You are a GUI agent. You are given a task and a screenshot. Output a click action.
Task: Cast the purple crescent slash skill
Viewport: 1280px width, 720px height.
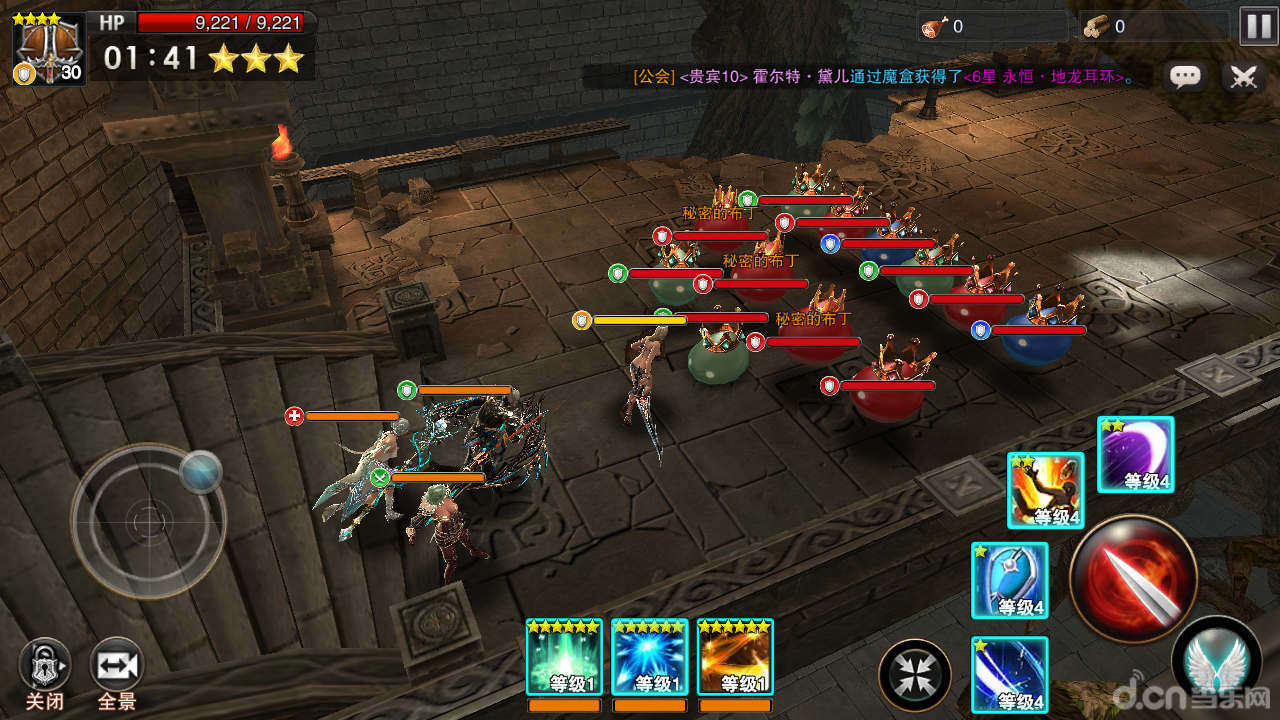point(1136,455)
